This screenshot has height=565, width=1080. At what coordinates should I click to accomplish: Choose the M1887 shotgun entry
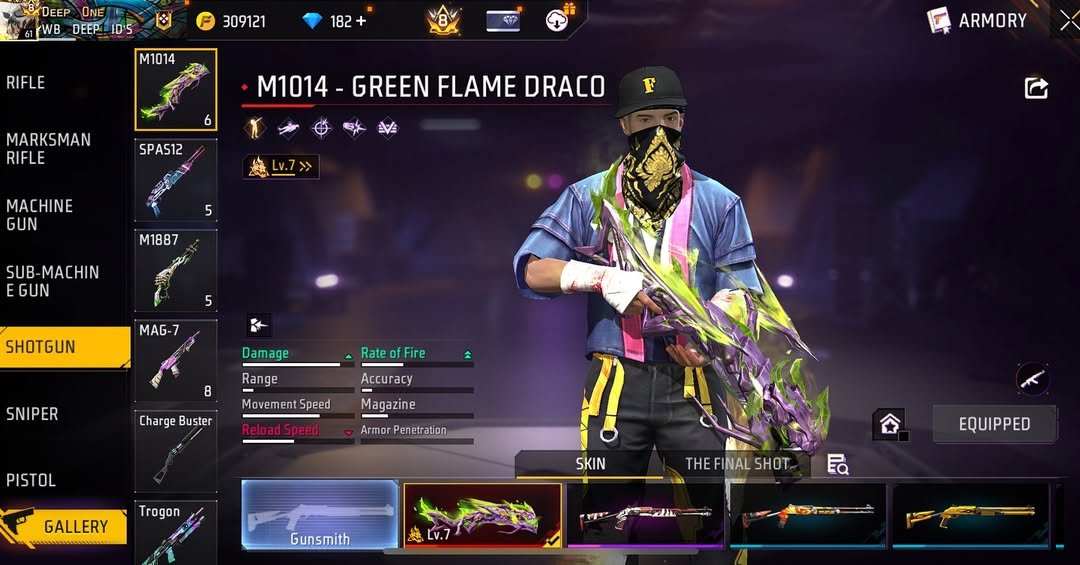(x=176, y=270)
